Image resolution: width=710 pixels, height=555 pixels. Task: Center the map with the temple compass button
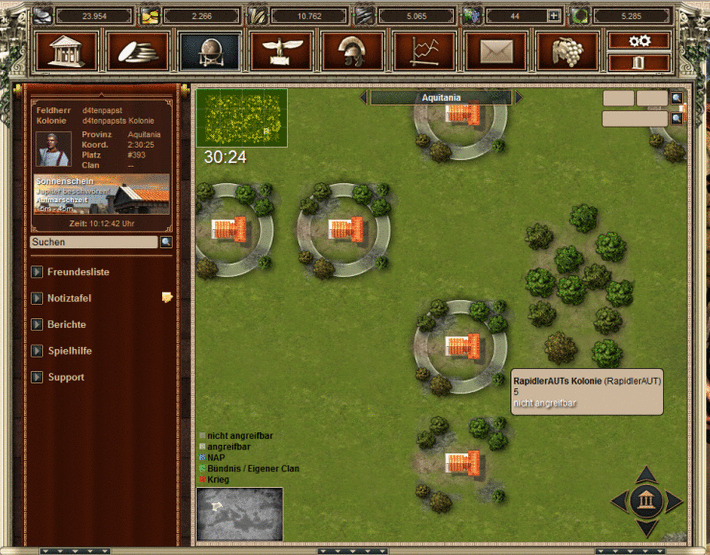(646, 501)
